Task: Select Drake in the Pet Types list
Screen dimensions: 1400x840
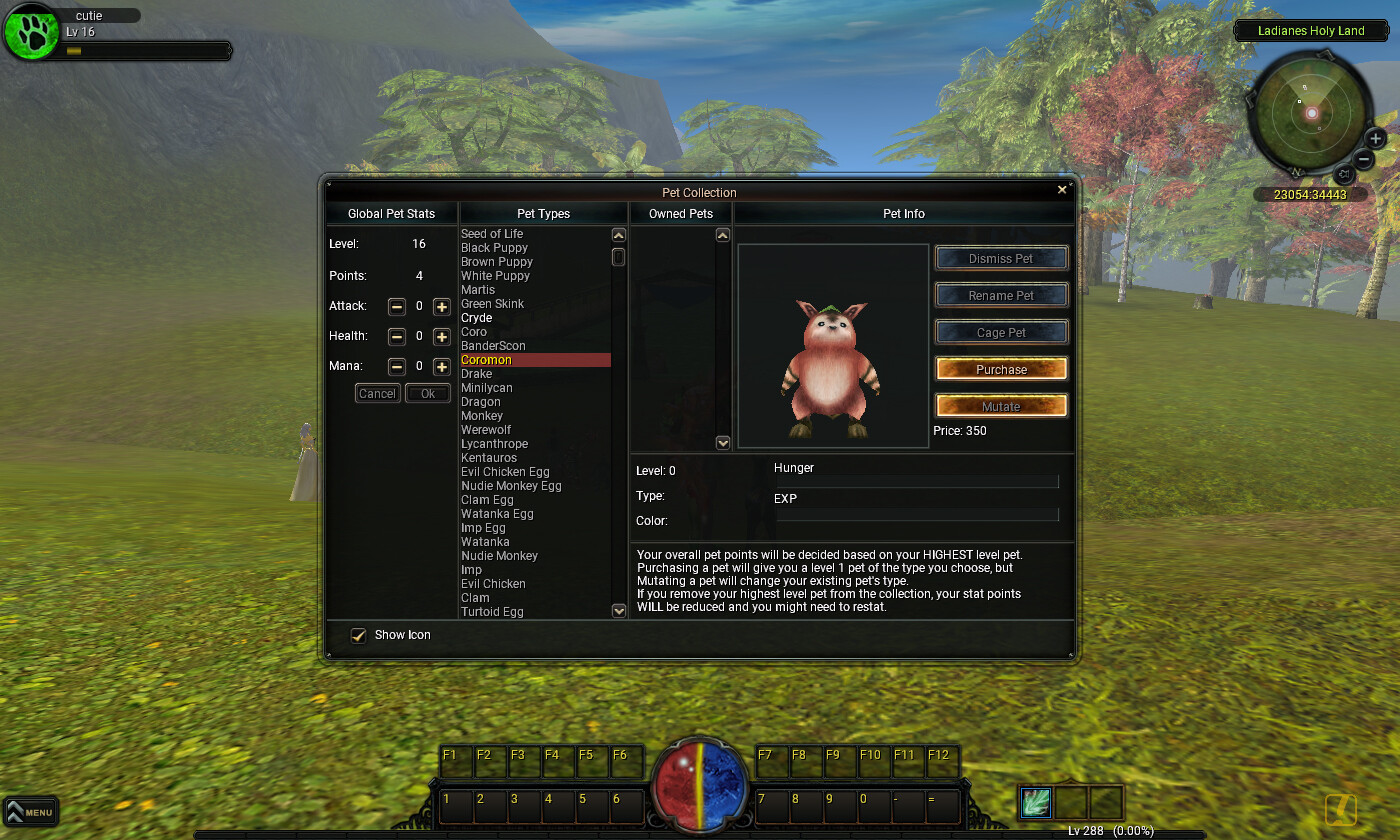Action: pos(476,373)
